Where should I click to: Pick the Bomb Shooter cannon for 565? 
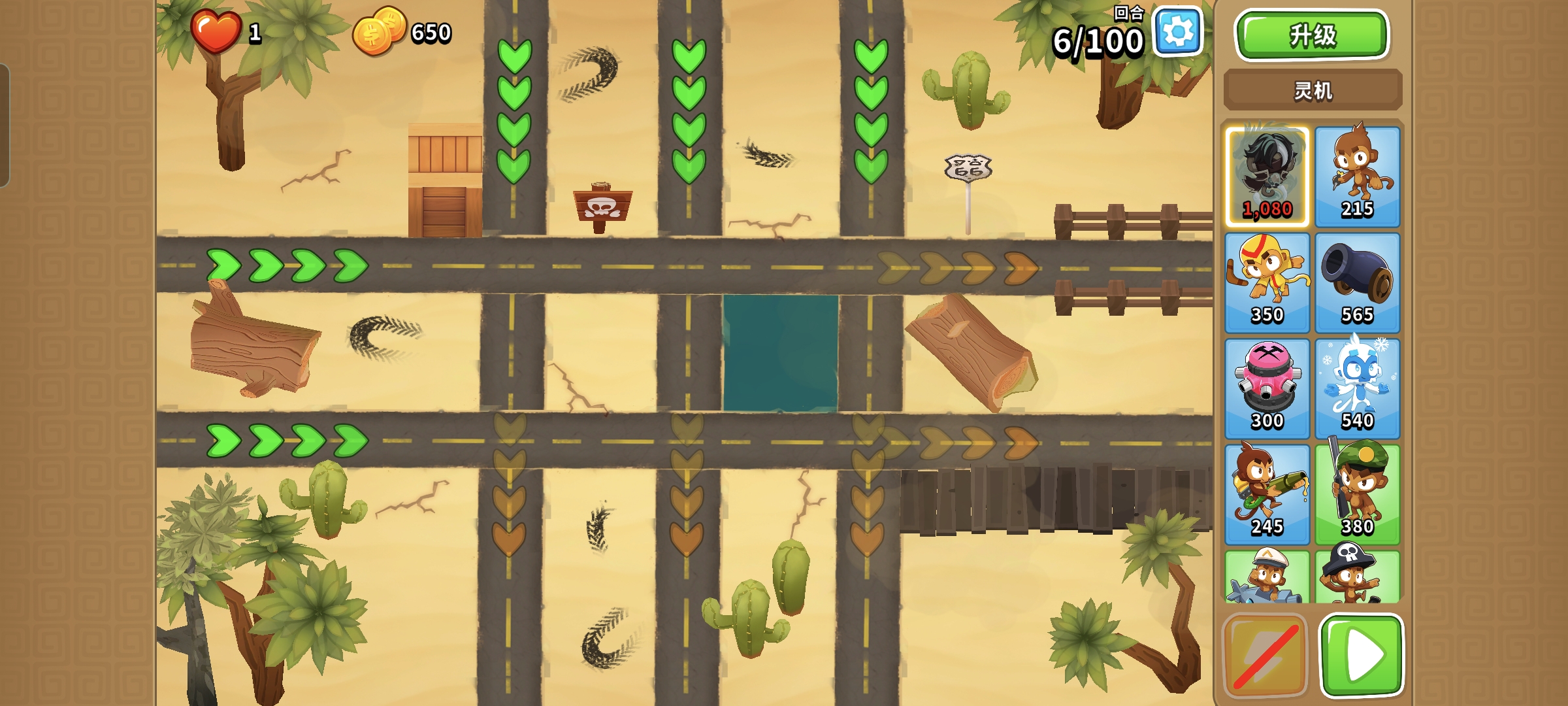1357,282
